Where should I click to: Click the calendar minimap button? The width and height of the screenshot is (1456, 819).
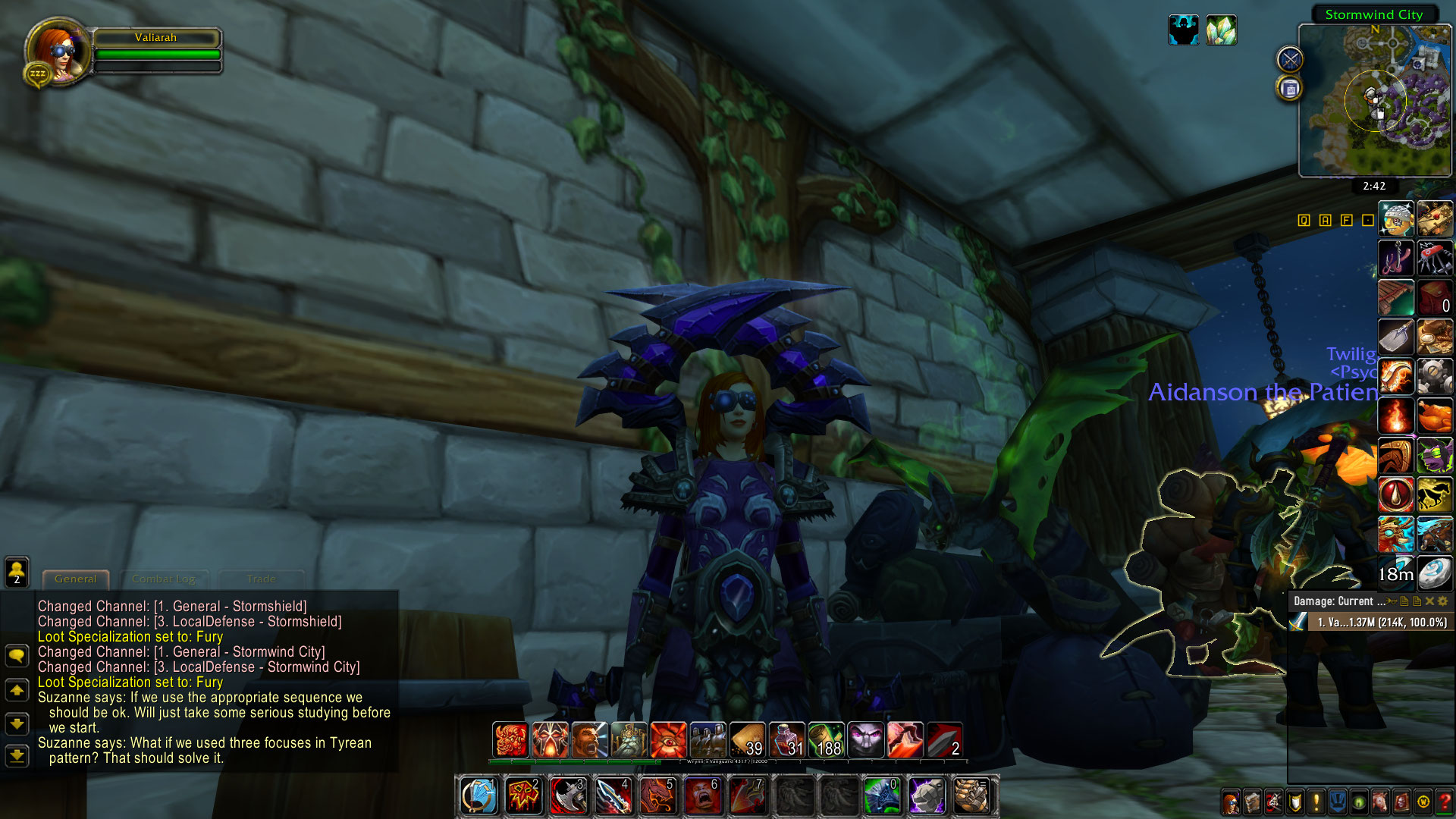1290,89
